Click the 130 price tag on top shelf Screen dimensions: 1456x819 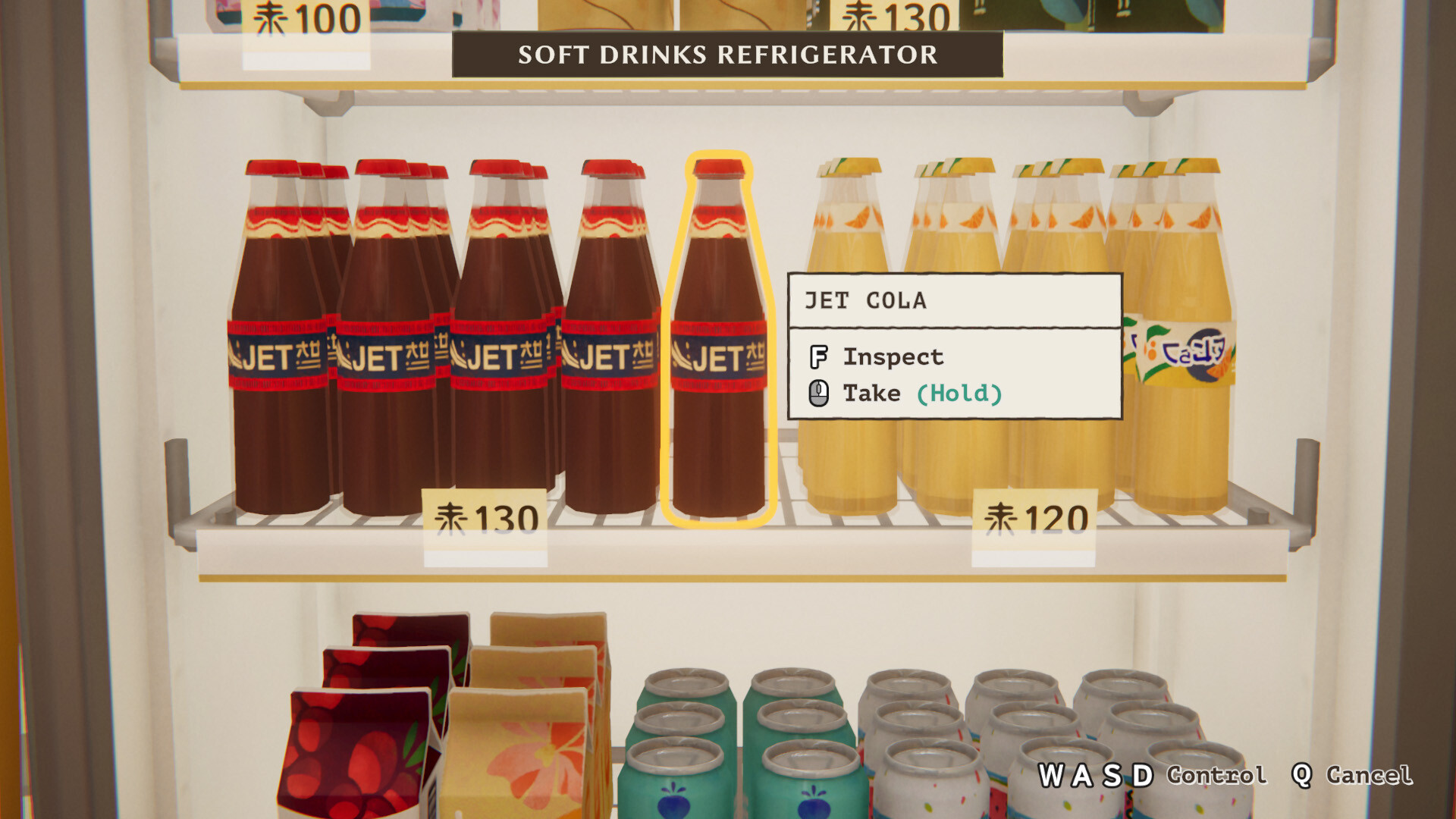(895, 14)
